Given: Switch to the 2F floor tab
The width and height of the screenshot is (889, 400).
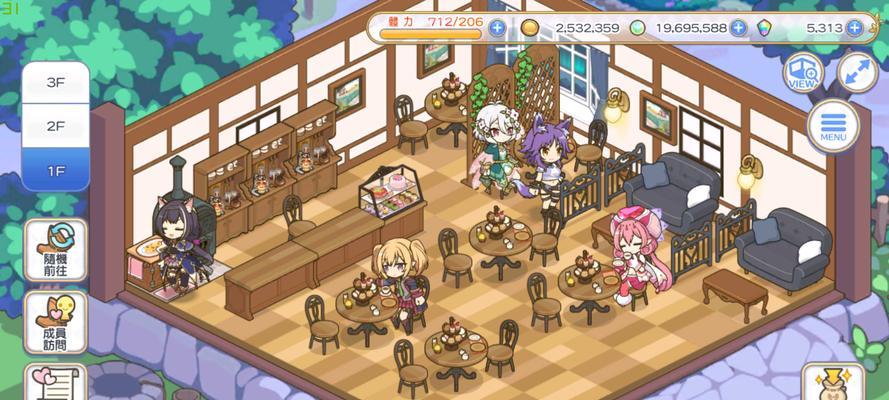Looking at the screenshot, I should point(55,127).
